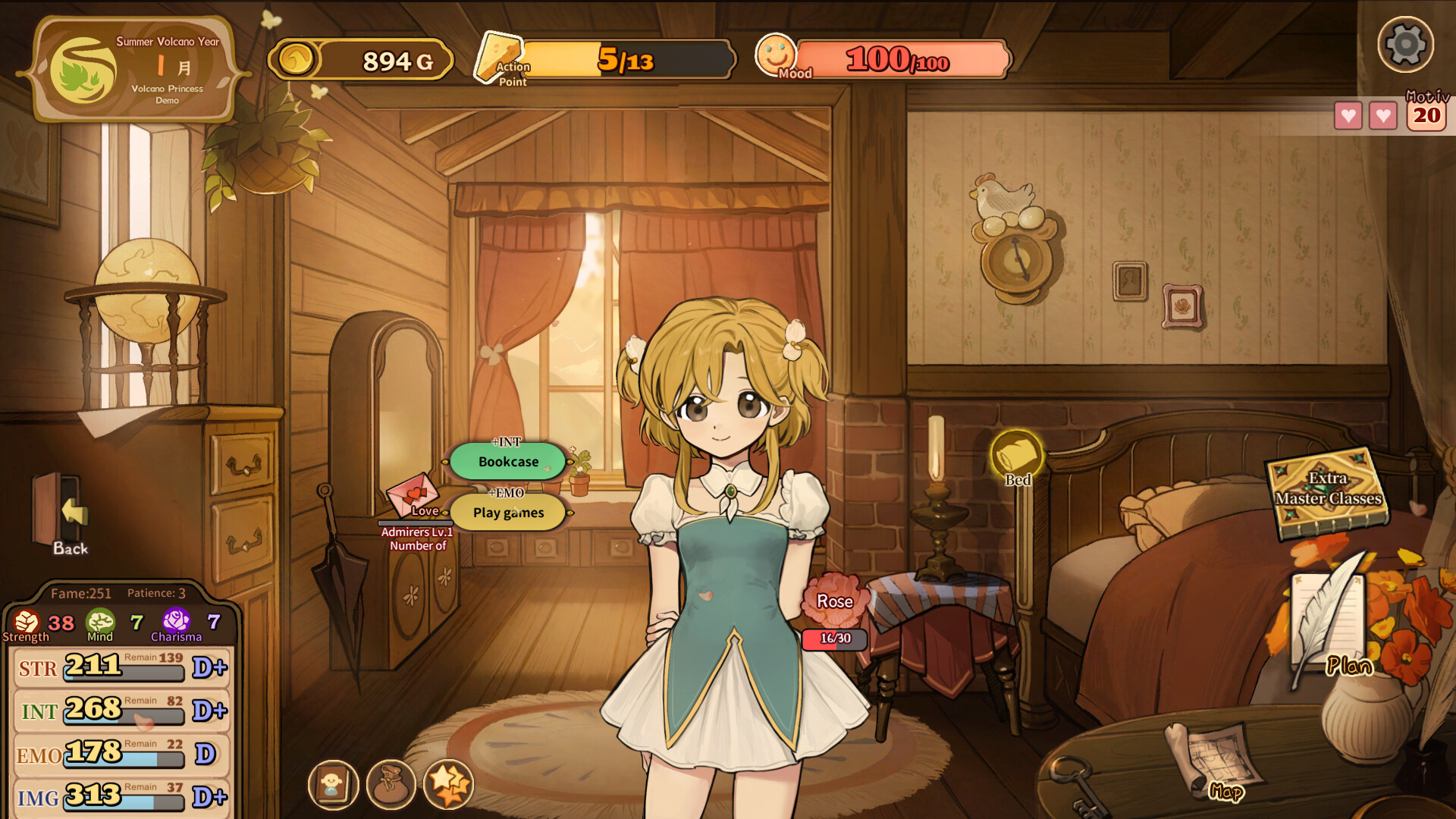1456x819 pixels.
Task: Choose the Play games +EMO option
Action: 507,513
